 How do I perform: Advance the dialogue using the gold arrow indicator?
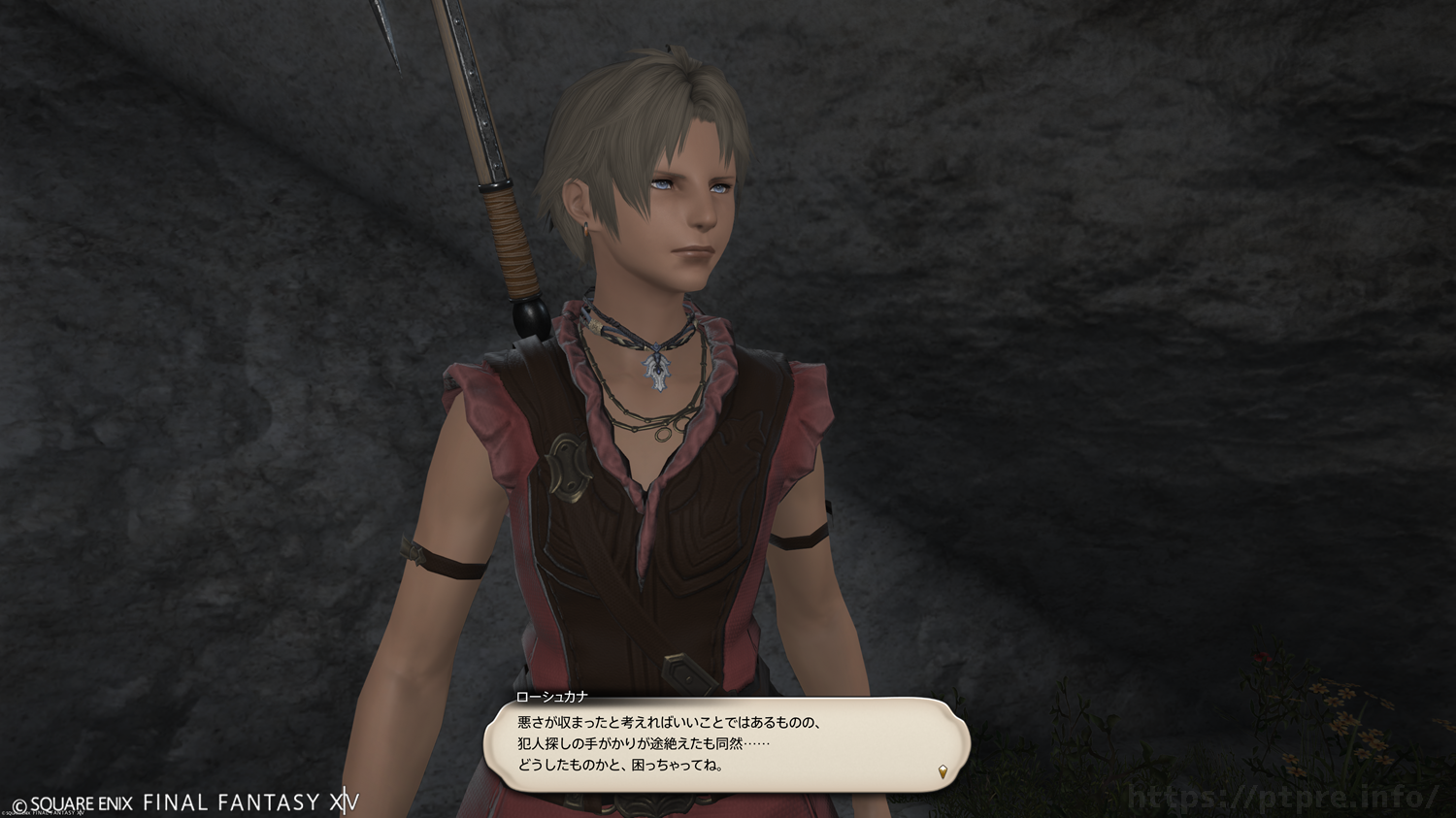click(943, 772)
